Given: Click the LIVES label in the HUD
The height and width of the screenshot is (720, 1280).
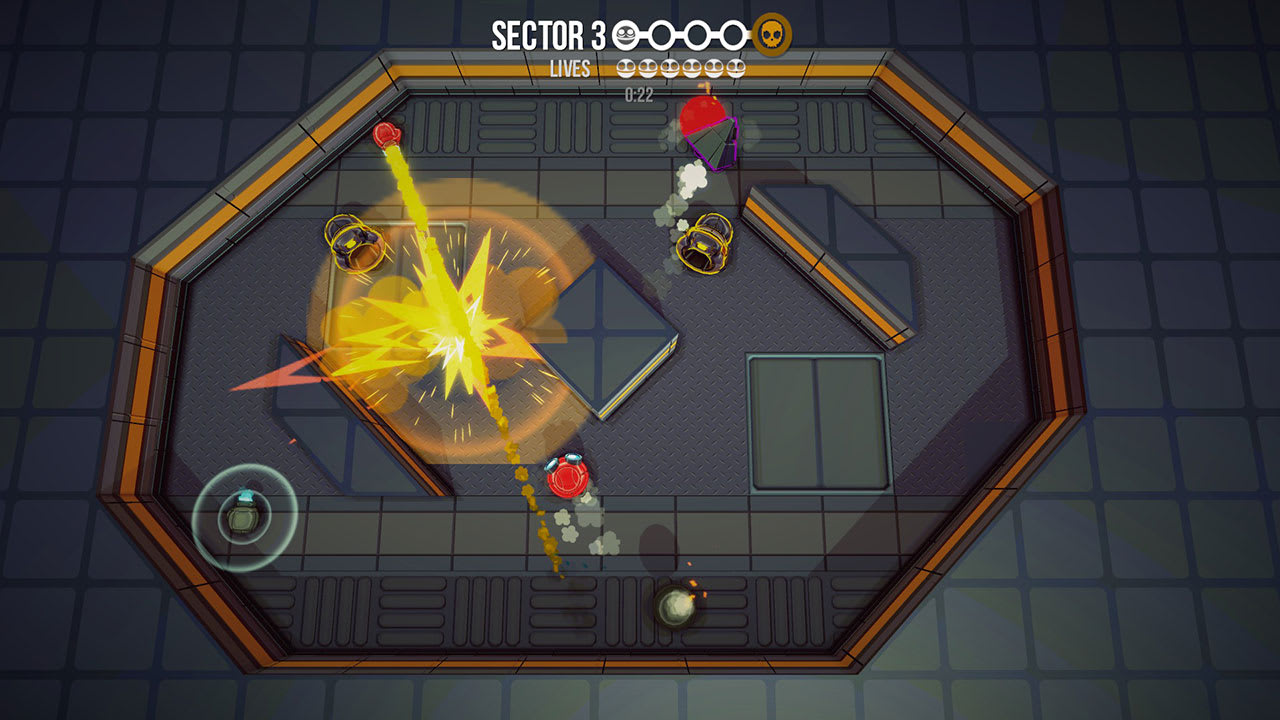Looking at the screenshot, I should coord(570,70).
